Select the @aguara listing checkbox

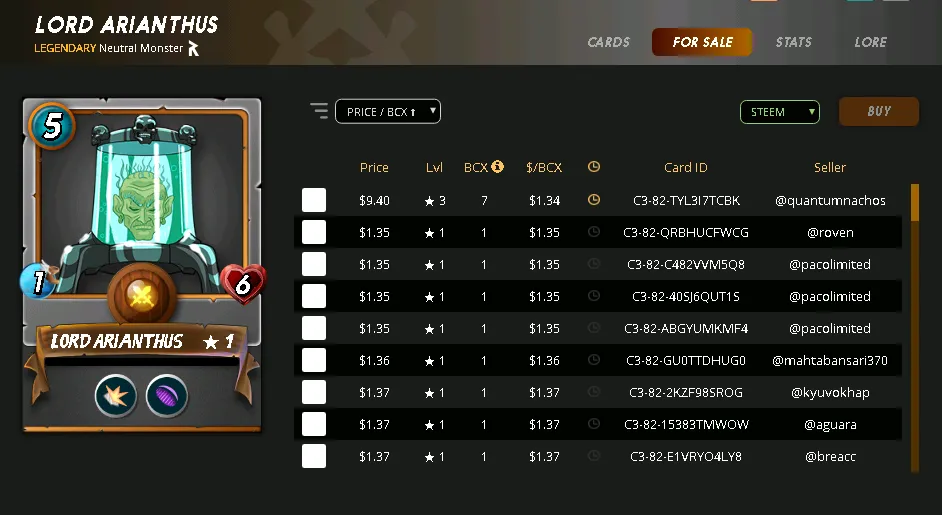(x=314, y=424)
